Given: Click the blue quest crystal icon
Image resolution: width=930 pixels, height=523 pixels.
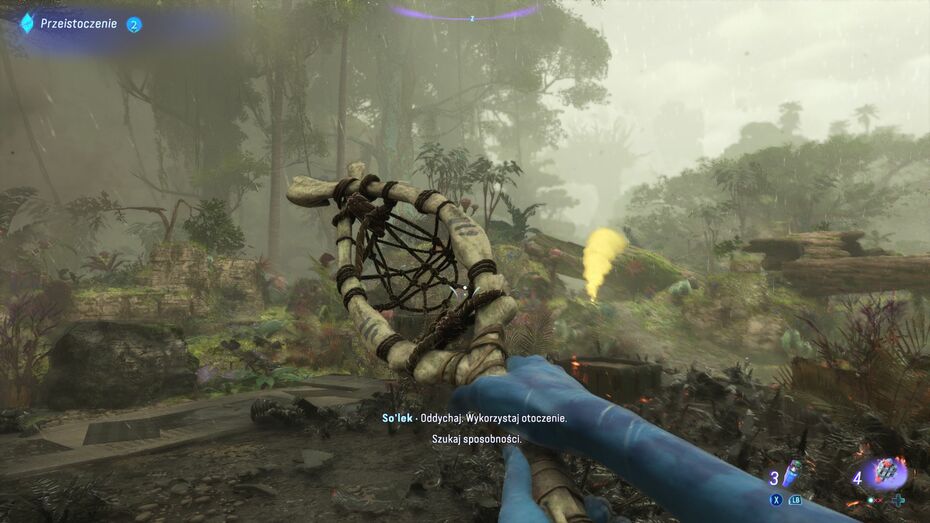Looking at the screenshot, I should 27,23.
